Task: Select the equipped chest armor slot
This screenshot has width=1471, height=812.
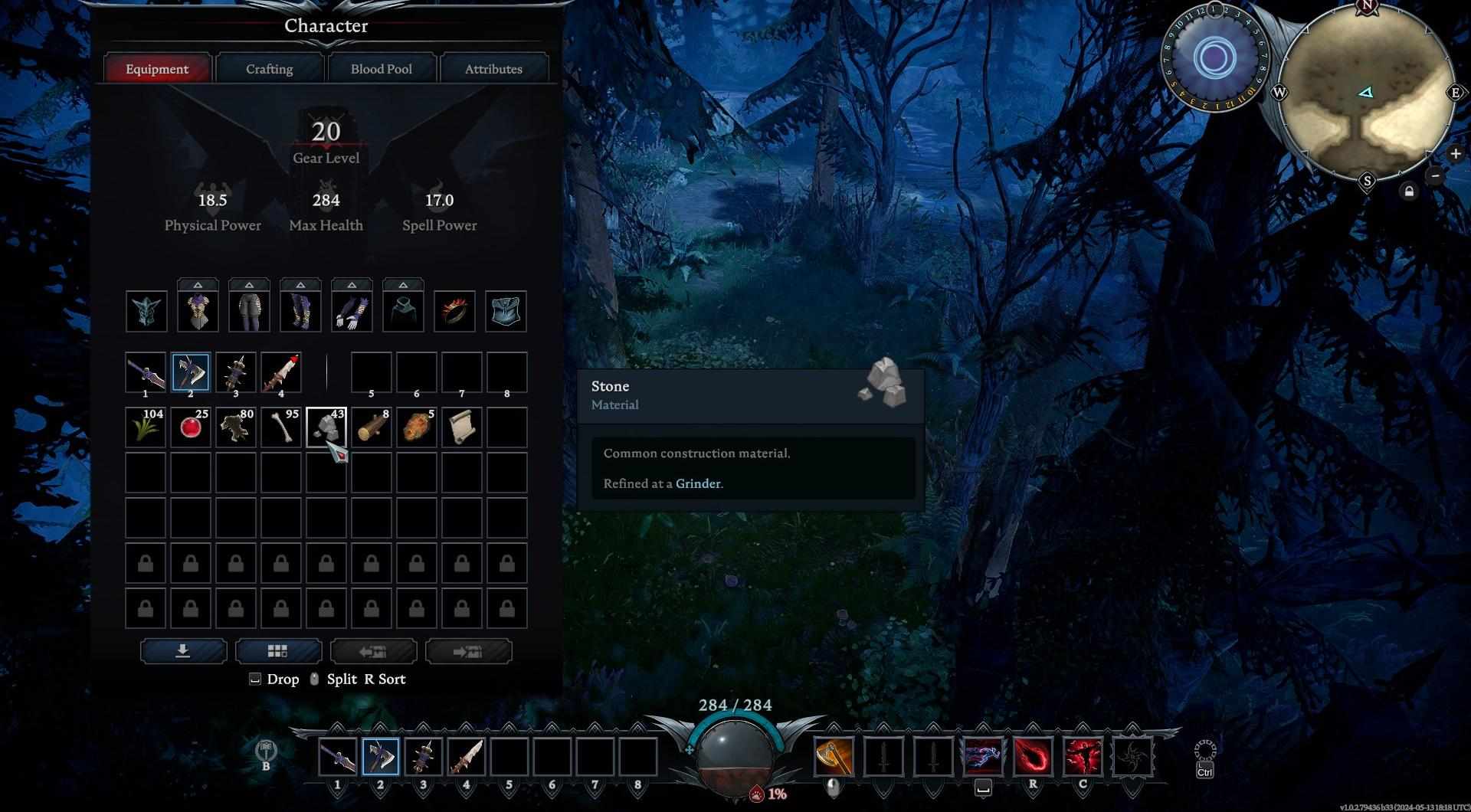Action: [x=198, y=311]
